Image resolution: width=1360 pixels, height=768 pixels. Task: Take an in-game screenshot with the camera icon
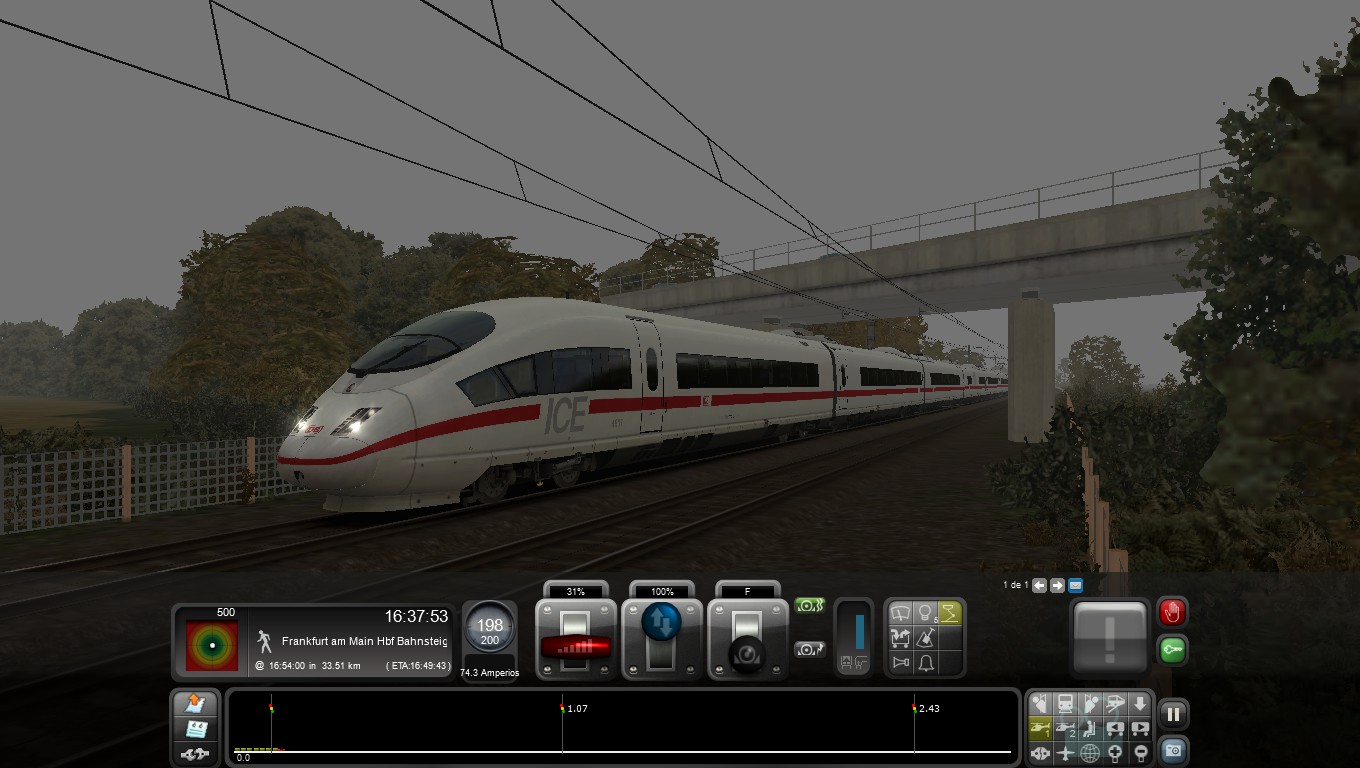pos(1172,750)
